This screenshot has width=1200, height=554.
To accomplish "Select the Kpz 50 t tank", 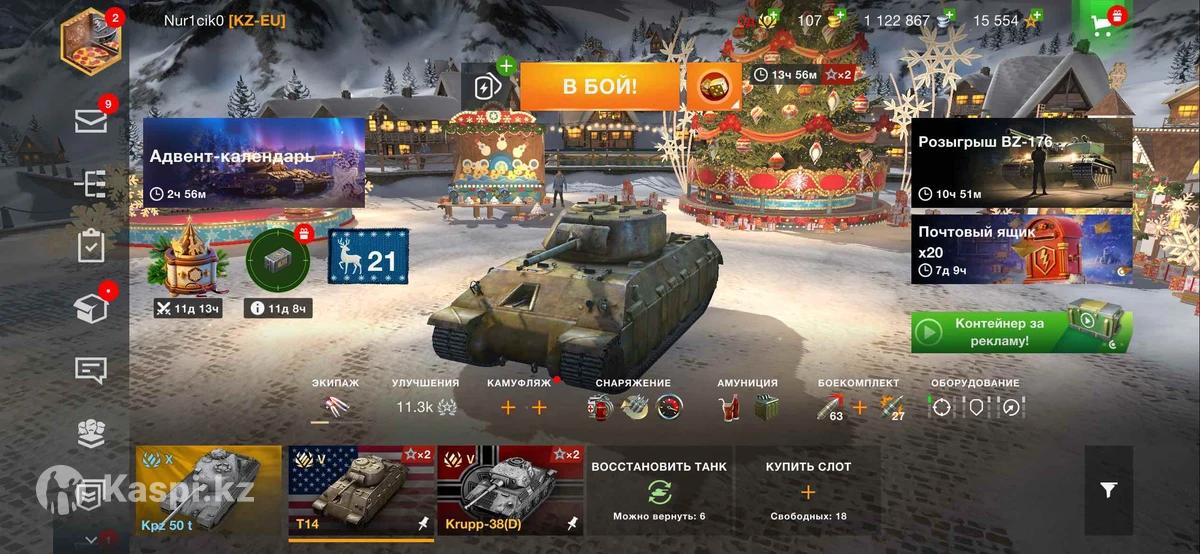I will 209,490.
